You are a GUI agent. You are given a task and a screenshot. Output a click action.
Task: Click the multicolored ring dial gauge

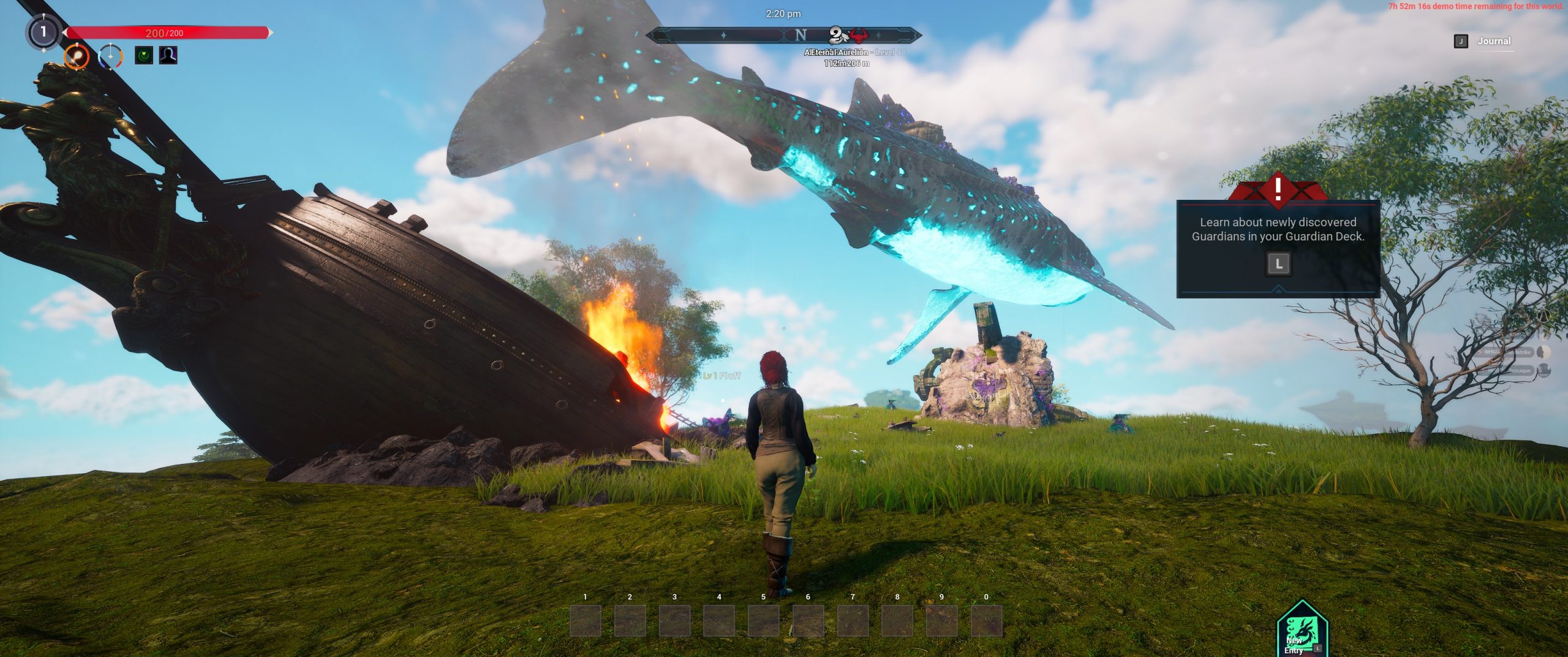pos(111,56)
